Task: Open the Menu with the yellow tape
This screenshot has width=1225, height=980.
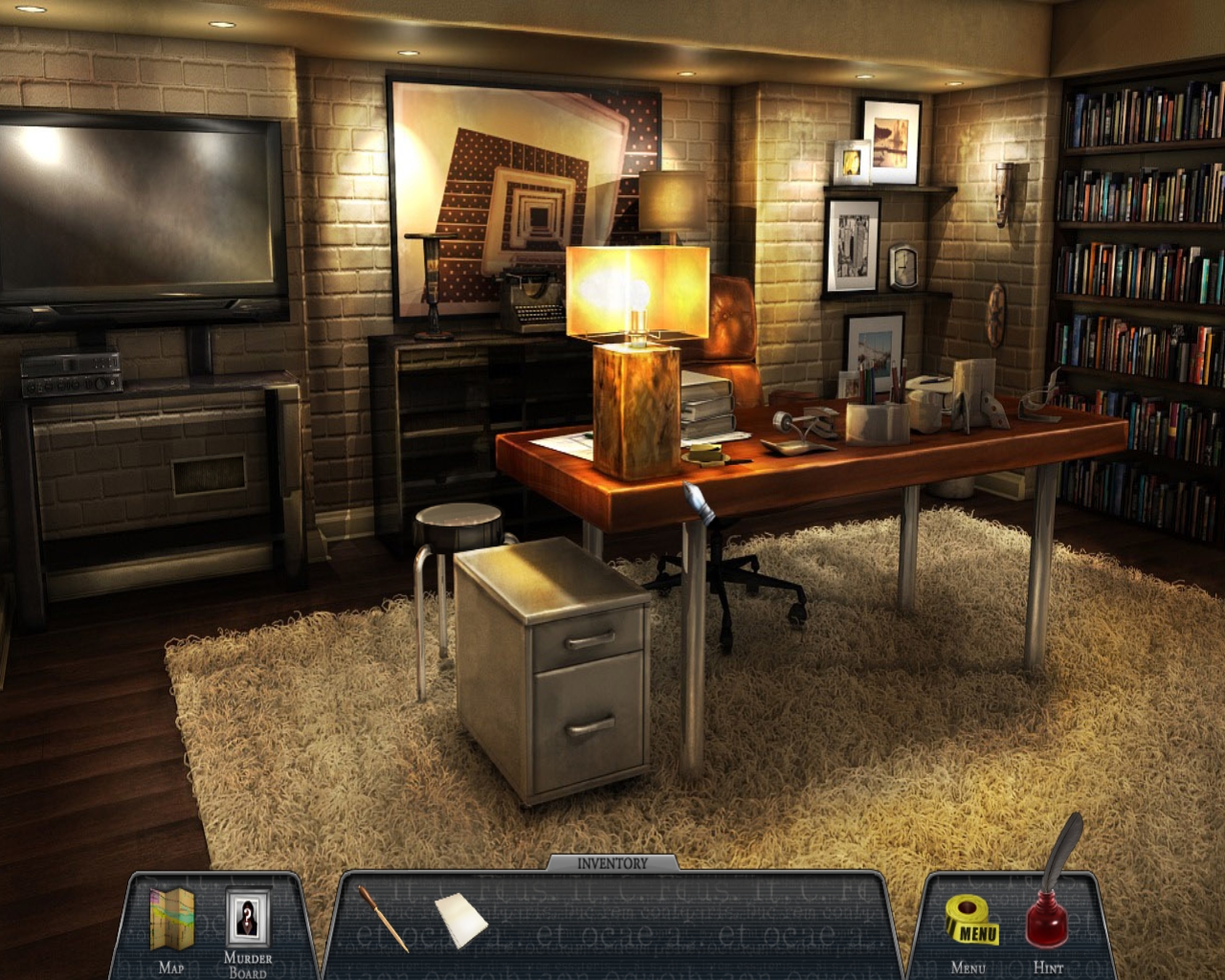Action: 971,922
